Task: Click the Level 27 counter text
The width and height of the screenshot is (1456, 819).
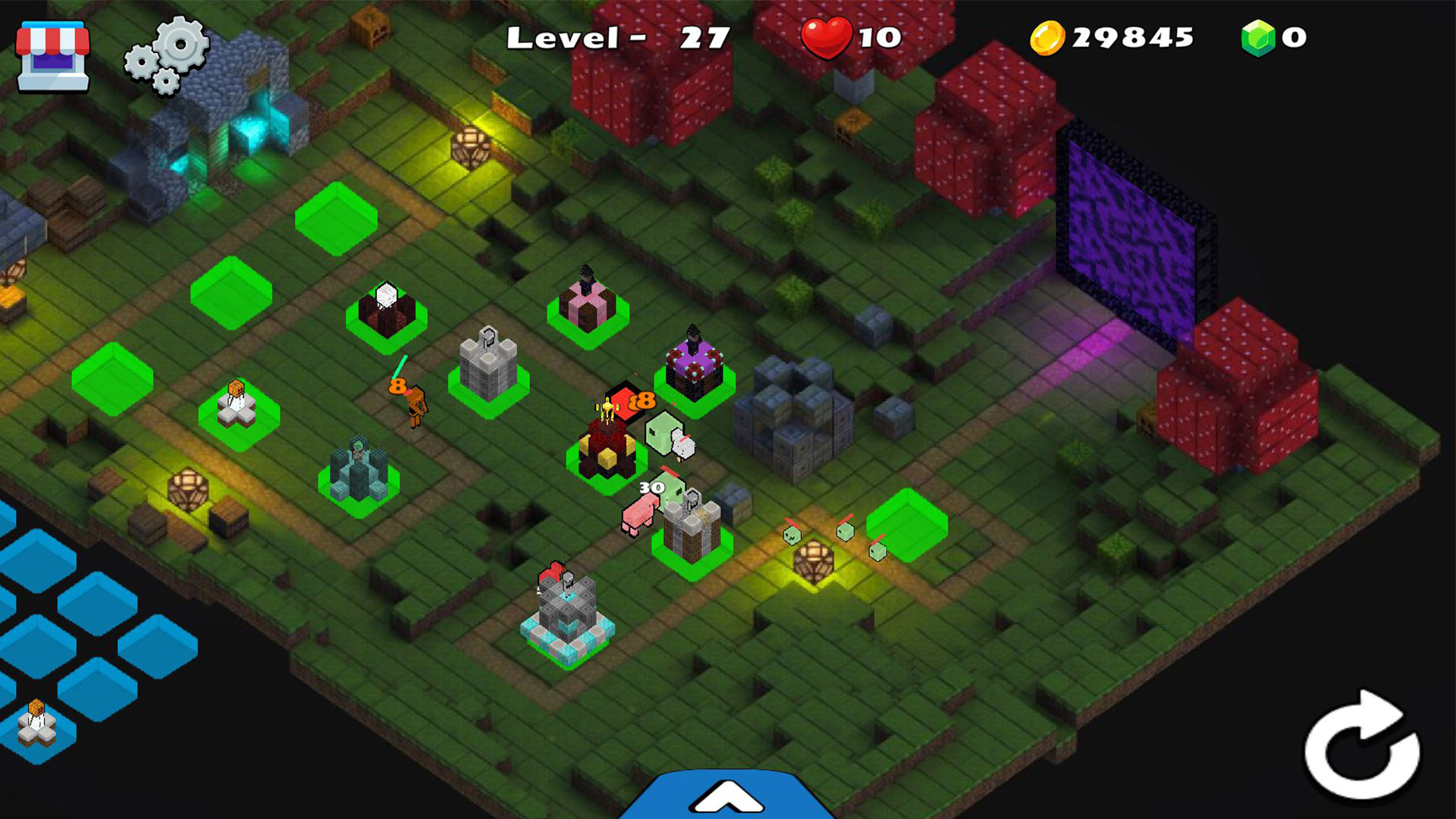Action: tap(618, 36)
